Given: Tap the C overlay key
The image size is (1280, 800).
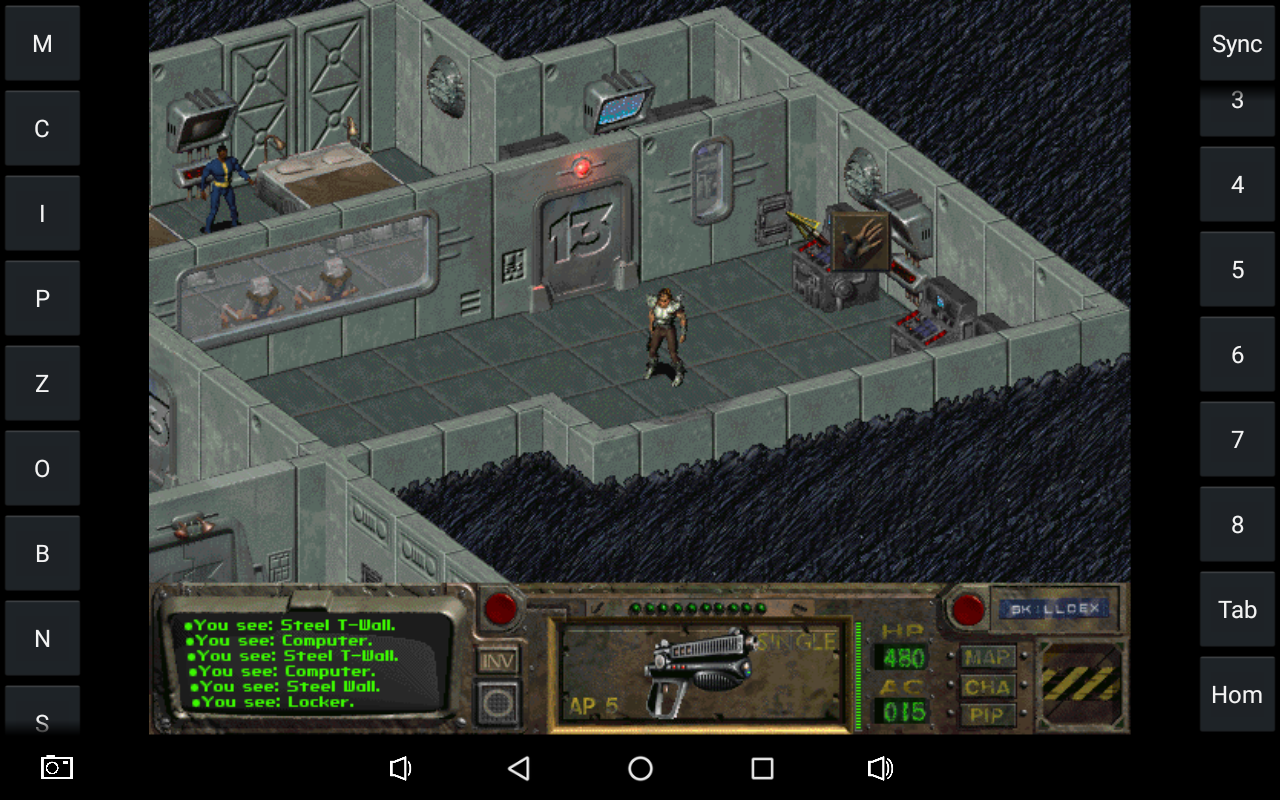Looking at the screenshot, I should 42,129.
